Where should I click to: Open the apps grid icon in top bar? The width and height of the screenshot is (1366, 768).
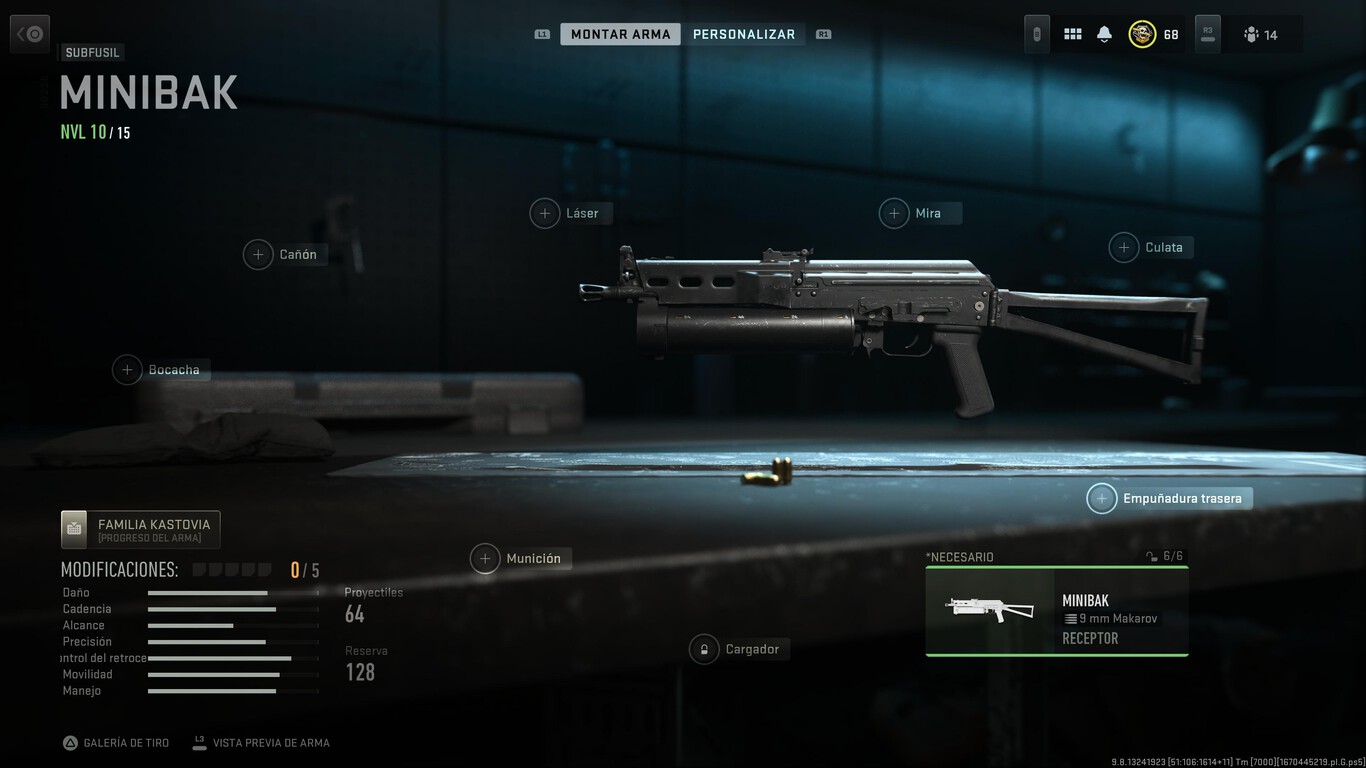pos(1072,33)
